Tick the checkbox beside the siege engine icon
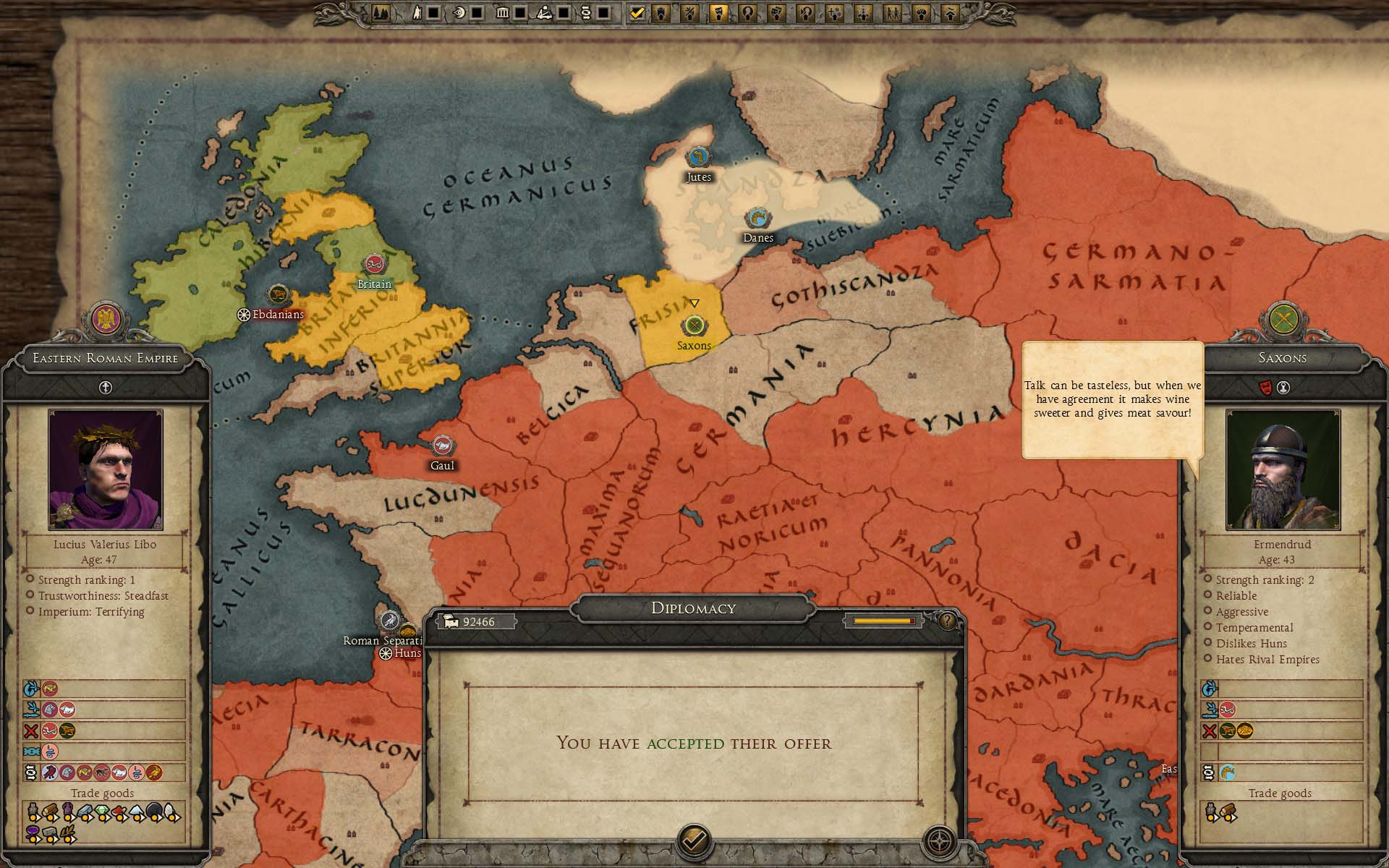The image size is (1389, 868). pyautogui.click(x=562, y=12)
